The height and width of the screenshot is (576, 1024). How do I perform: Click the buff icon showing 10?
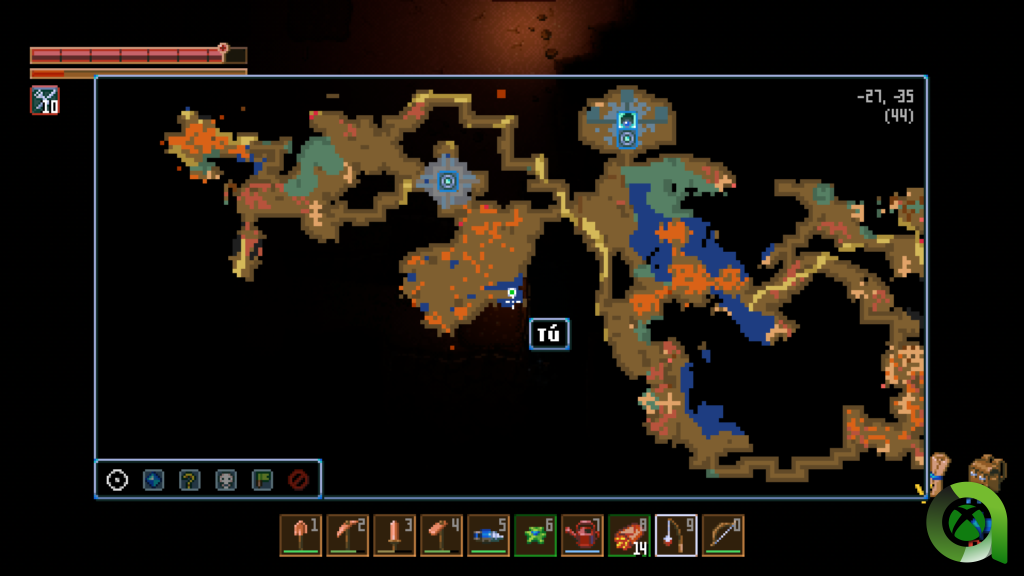45,100
